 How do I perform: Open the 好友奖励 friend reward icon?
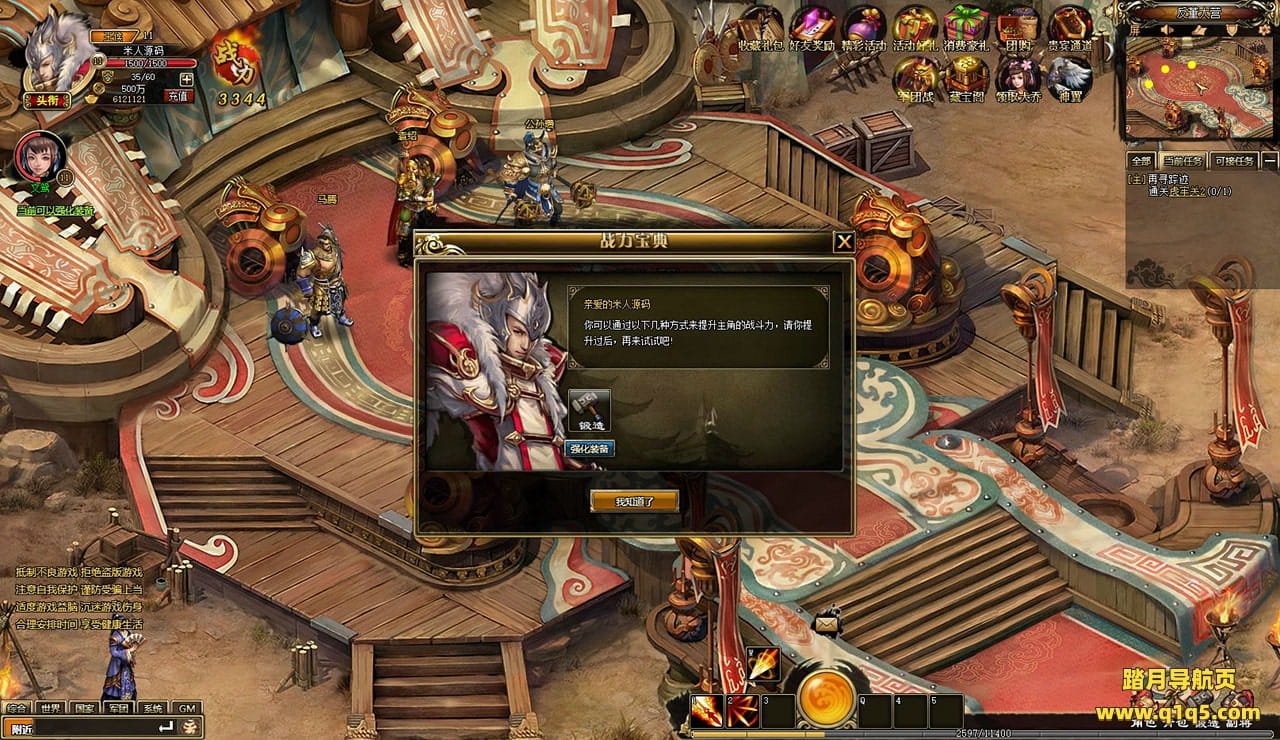pyautogui.click(x=812, y=26)
